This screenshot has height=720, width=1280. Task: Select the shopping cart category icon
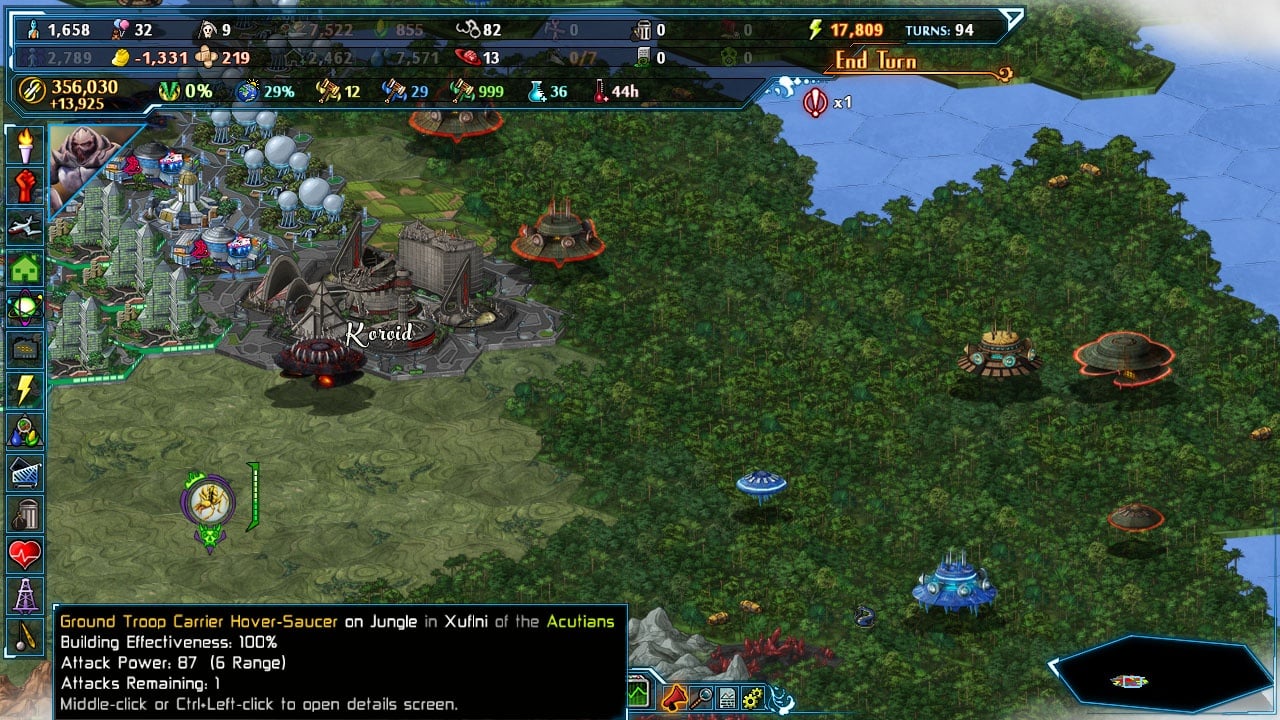[x=25, y=472]
